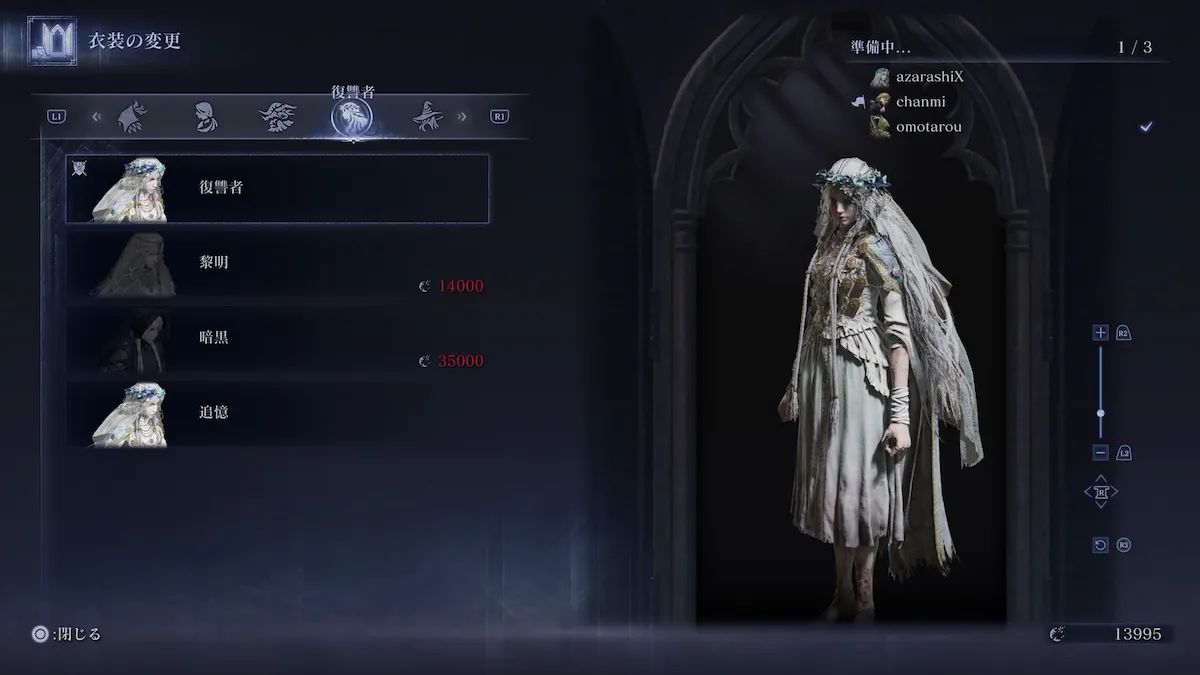Click the zoom slider handle

coord(1101,412)
